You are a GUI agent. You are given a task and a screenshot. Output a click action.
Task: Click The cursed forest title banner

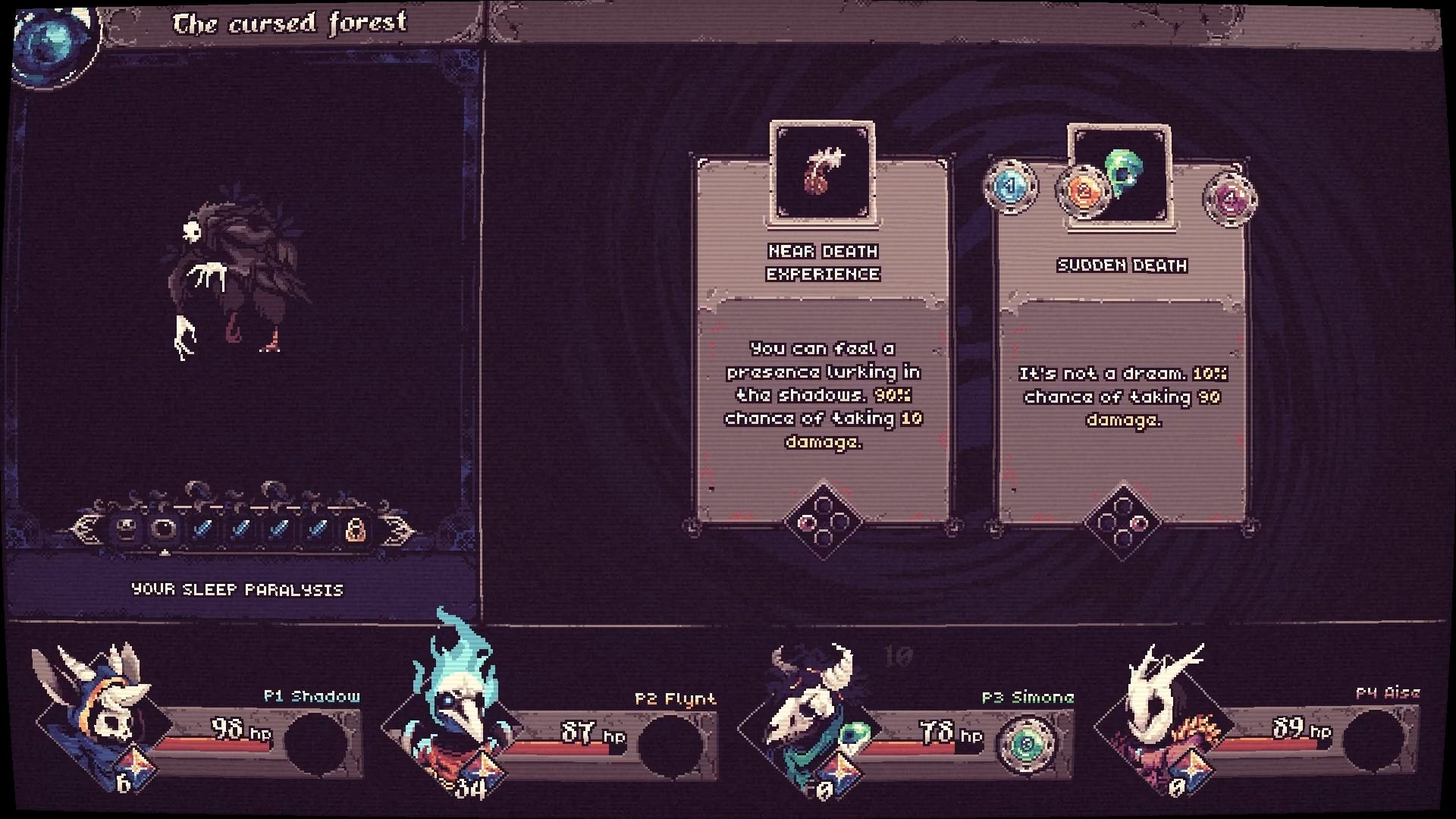(290, 24)
